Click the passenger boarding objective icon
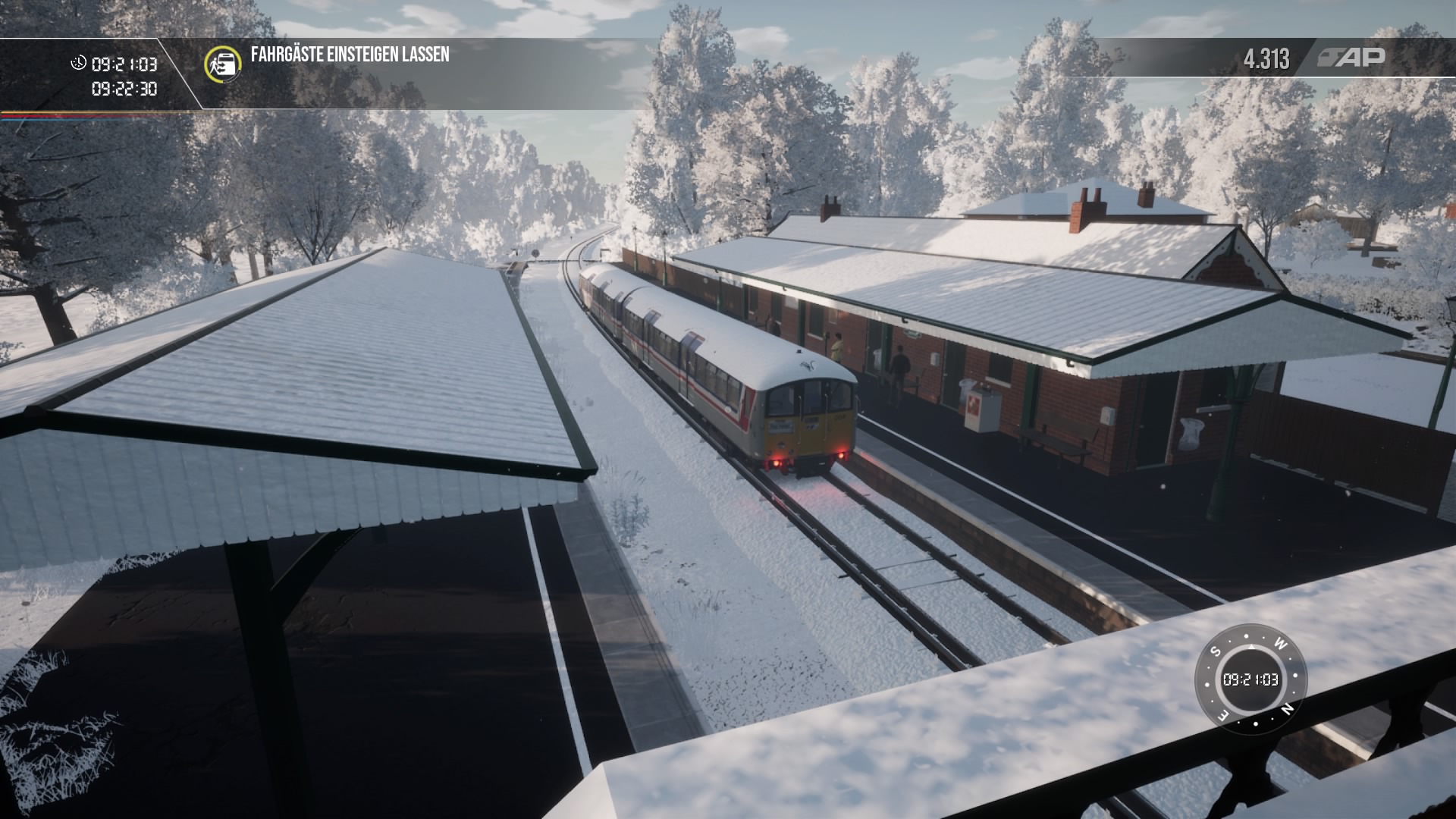Image resolution: width=1456 pixels, height=819 pixels. [x=223, y=63]
